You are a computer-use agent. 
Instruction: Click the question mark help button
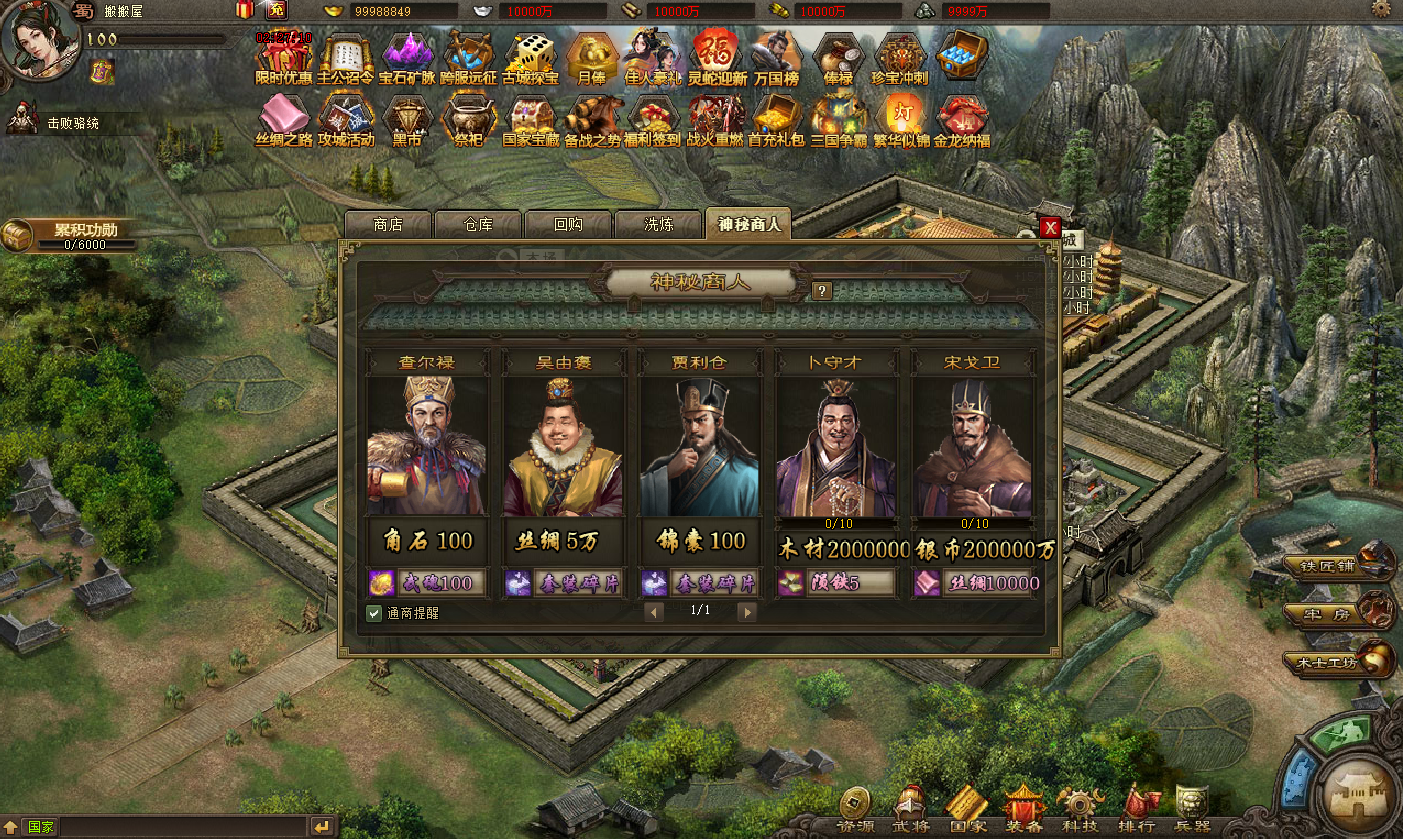pos(822,291)
